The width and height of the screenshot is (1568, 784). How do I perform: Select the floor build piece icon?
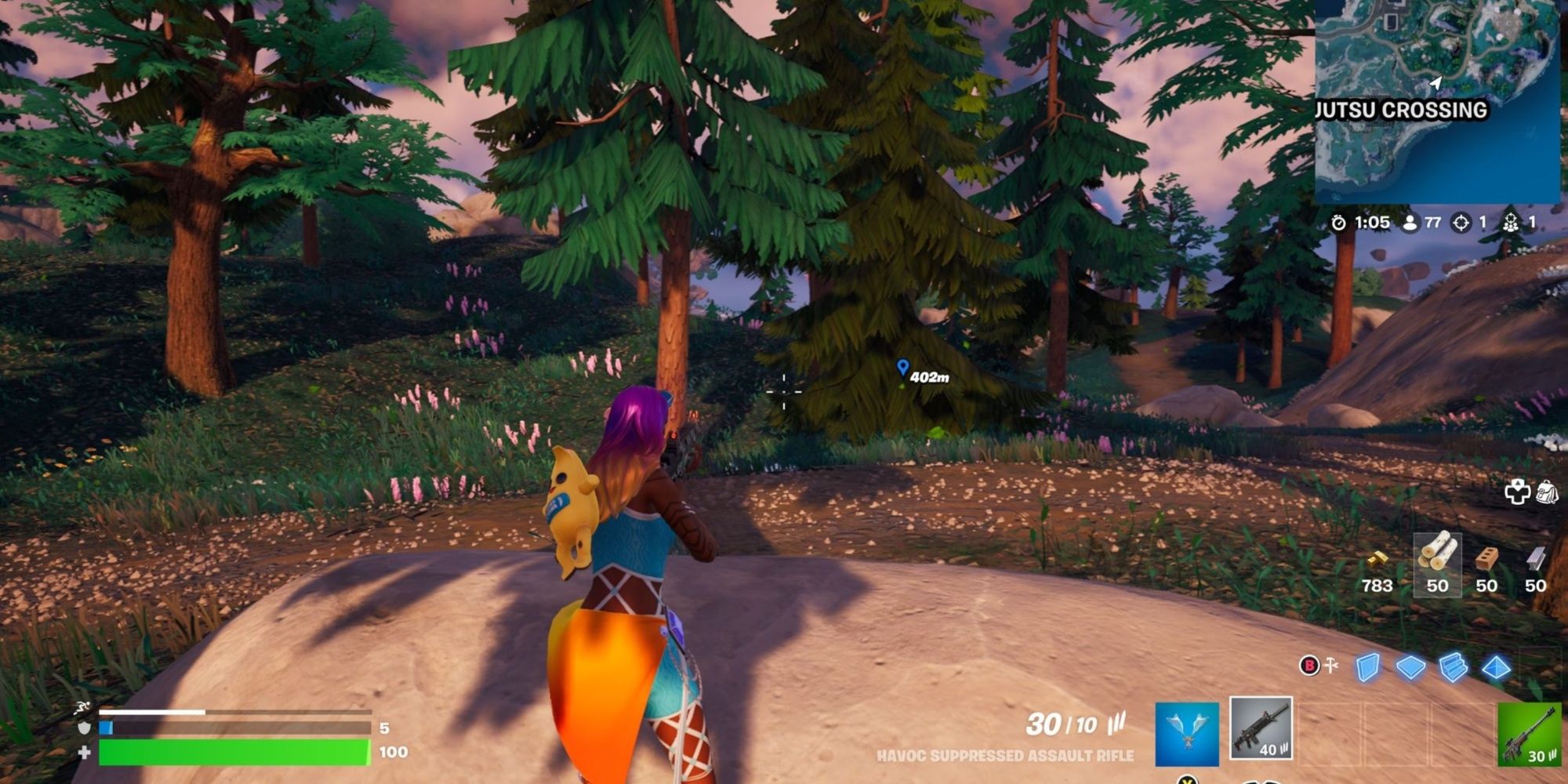[x=1410, y=668]
